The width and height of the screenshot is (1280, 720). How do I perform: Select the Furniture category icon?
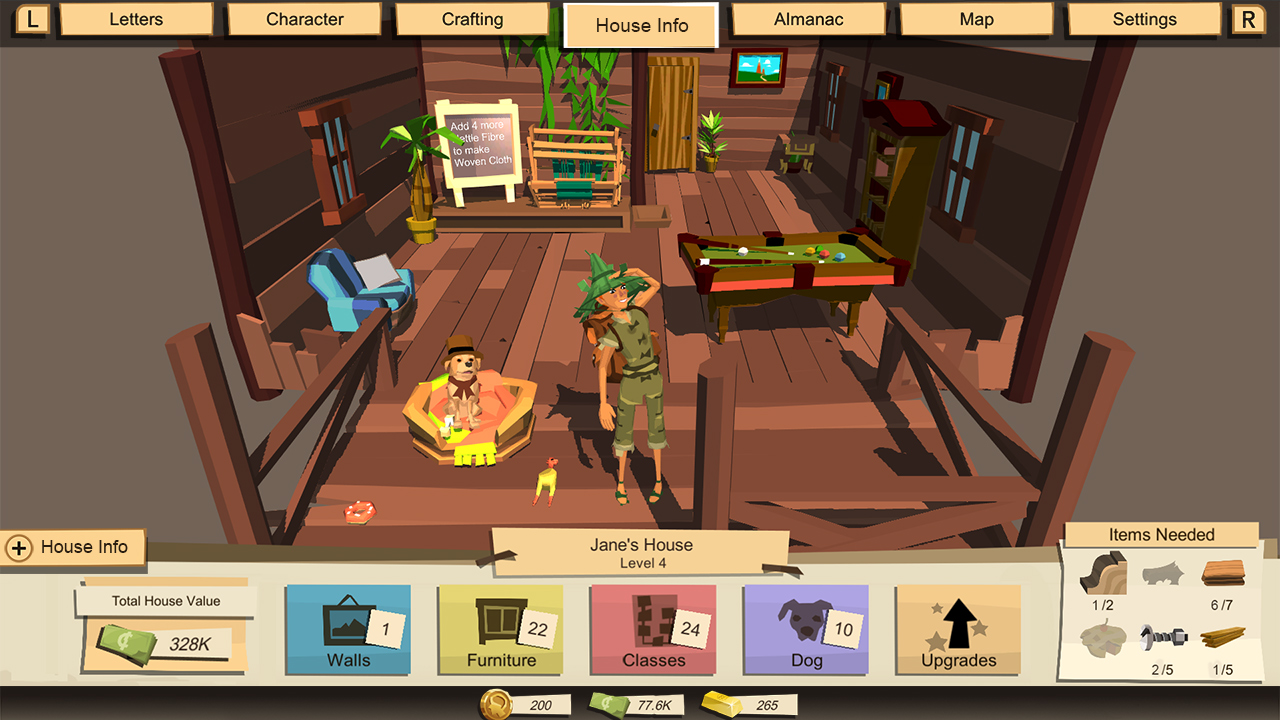point(500,630)
